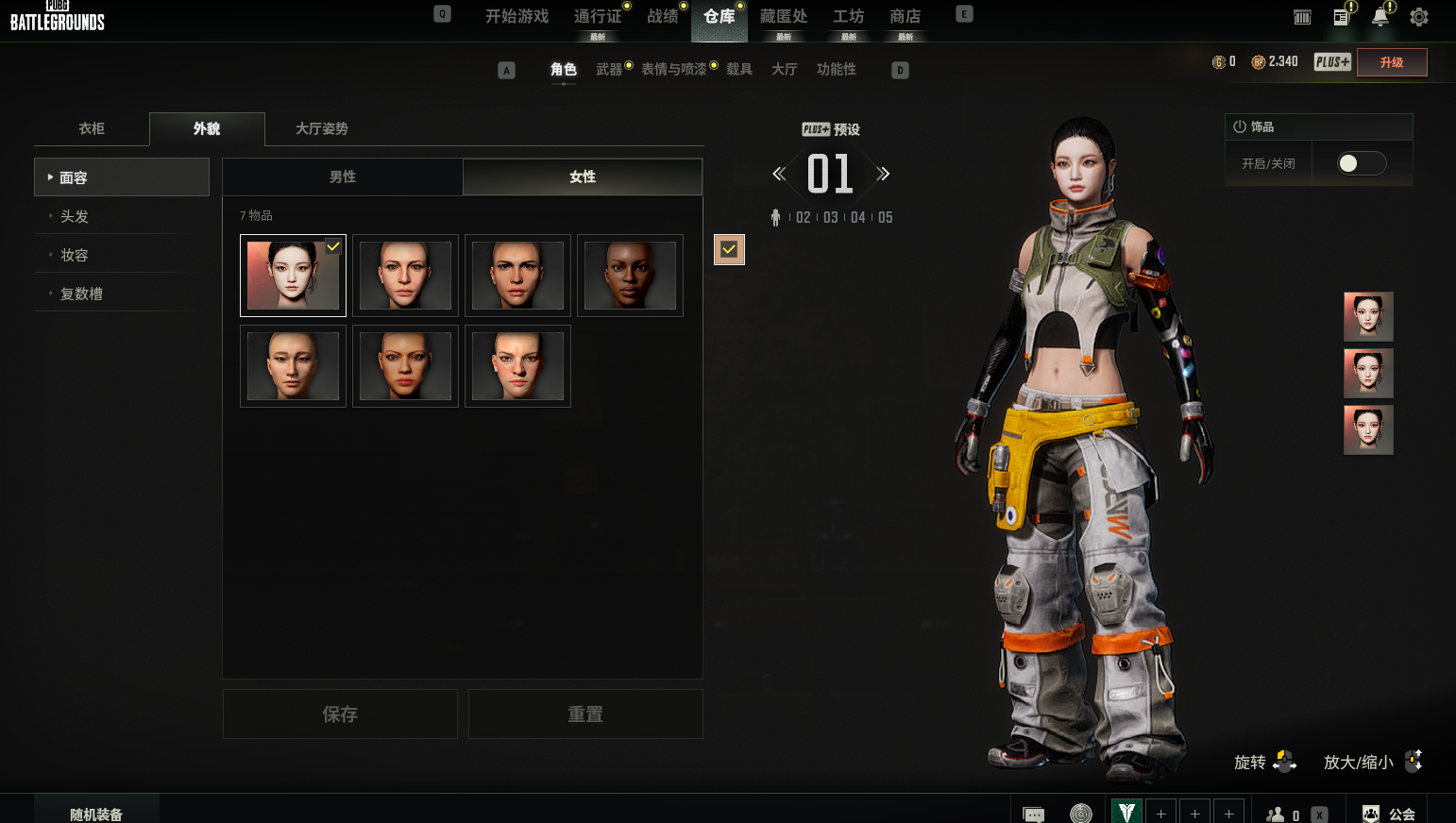Open the 衣柜 wardrobe tab
1456x823 pixels.
pos(92,128)
